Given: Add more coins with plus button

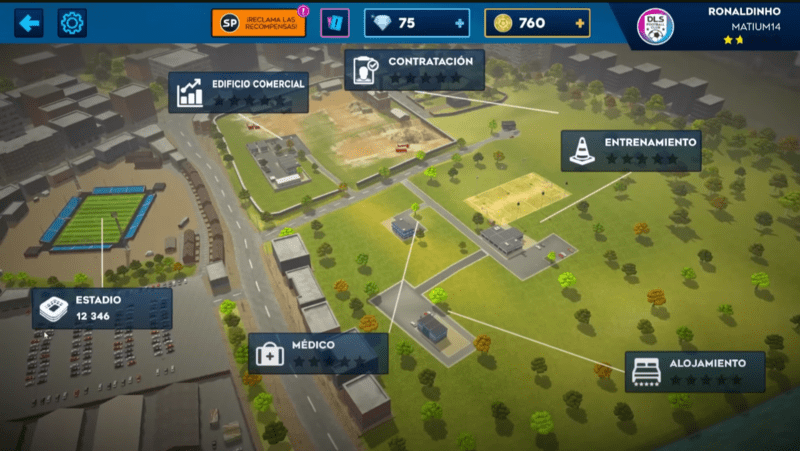Looking at the screenshot, I should (580, 23).
